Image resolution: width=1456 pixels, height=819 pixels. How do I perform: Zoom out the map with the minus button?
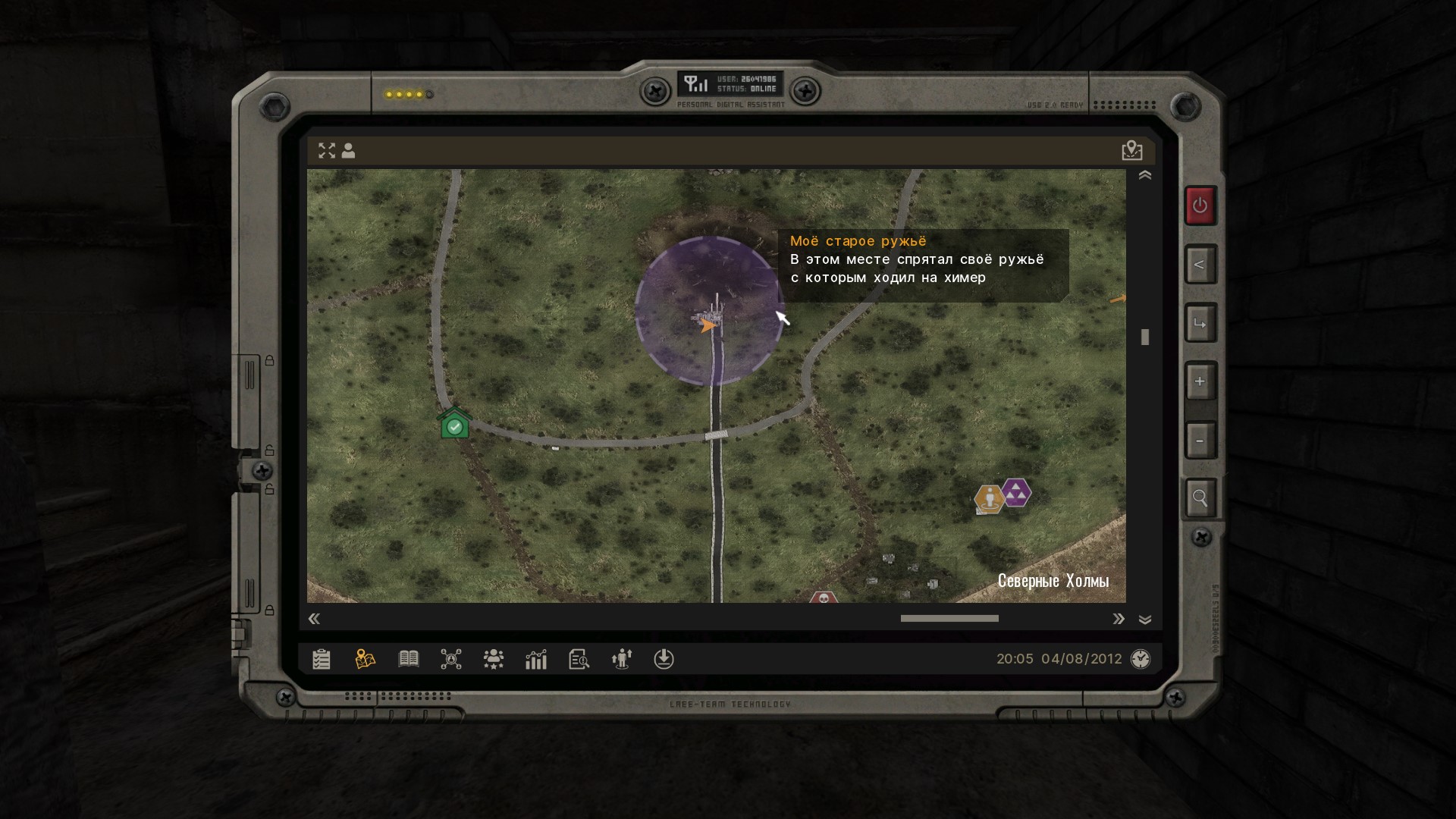pyautogui.click(x=1200, y=441)
